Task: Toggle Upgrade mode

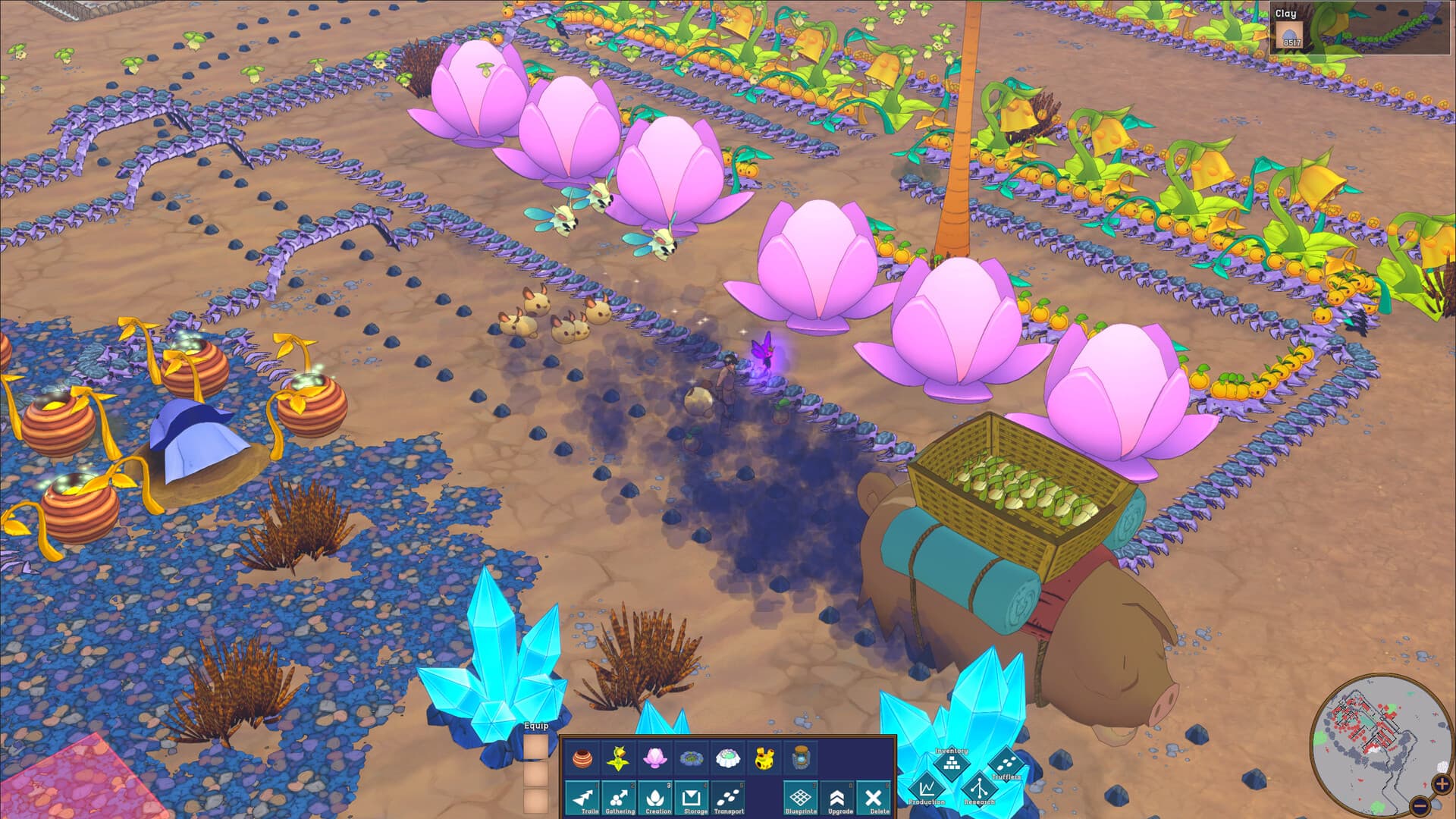Action: coord(839,799)
